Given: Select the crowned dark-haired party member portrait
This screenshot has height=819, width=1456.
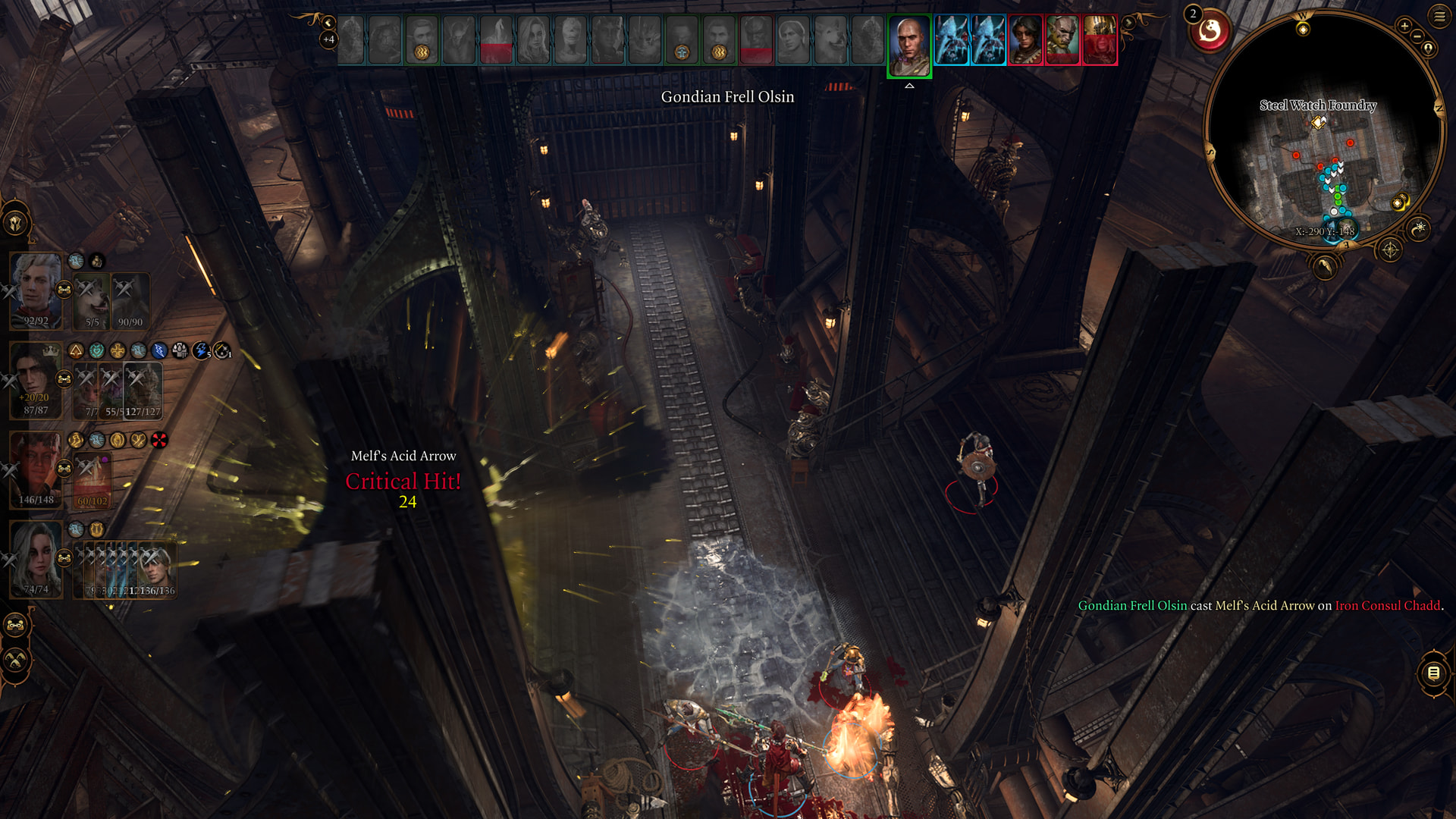Looking at the screenshot, I should click(36, 379).
